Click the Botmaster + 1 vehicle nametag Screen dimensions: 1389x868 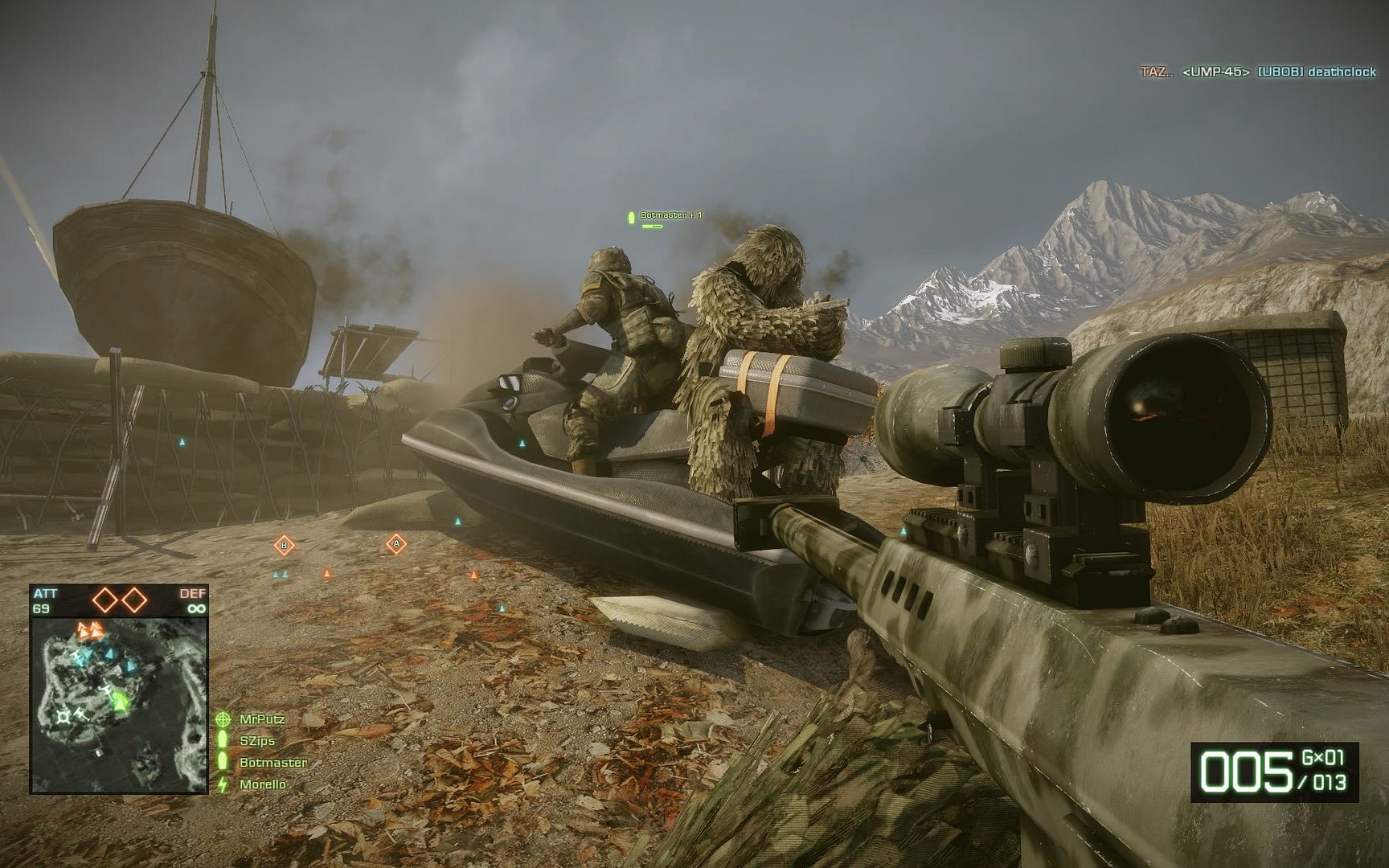[670, 215]
